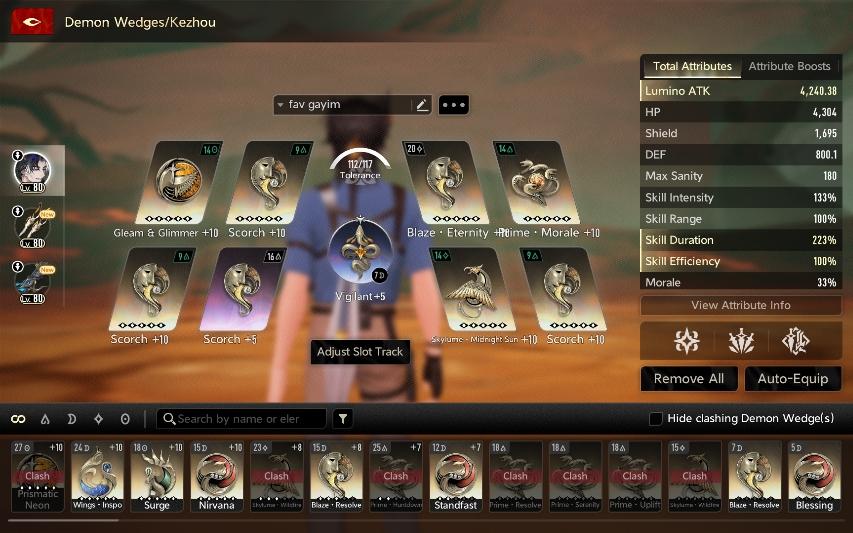Click the Remove All button

(689, 379)
